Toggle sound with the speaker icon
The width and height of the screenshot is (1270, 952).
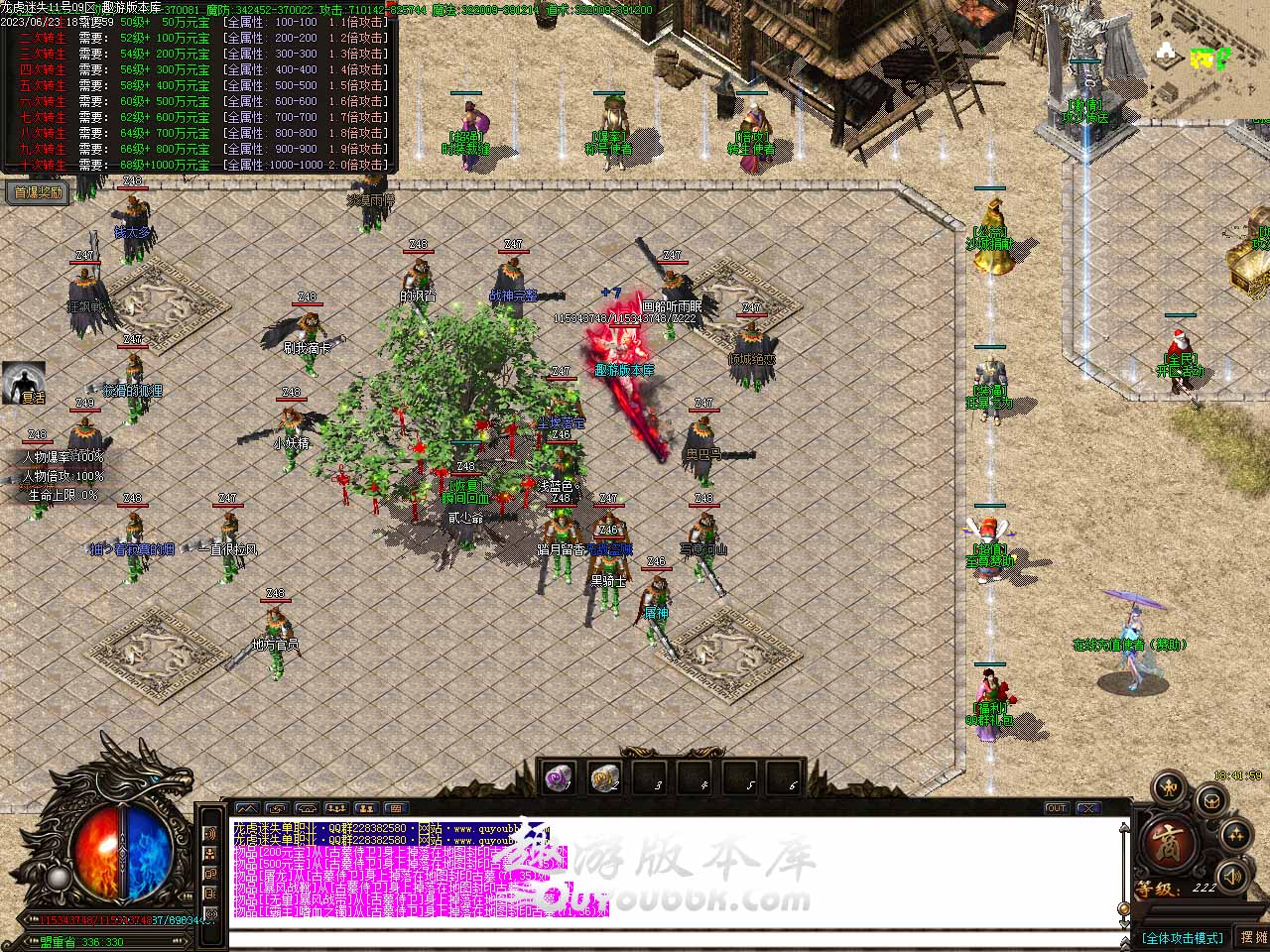1231,877
